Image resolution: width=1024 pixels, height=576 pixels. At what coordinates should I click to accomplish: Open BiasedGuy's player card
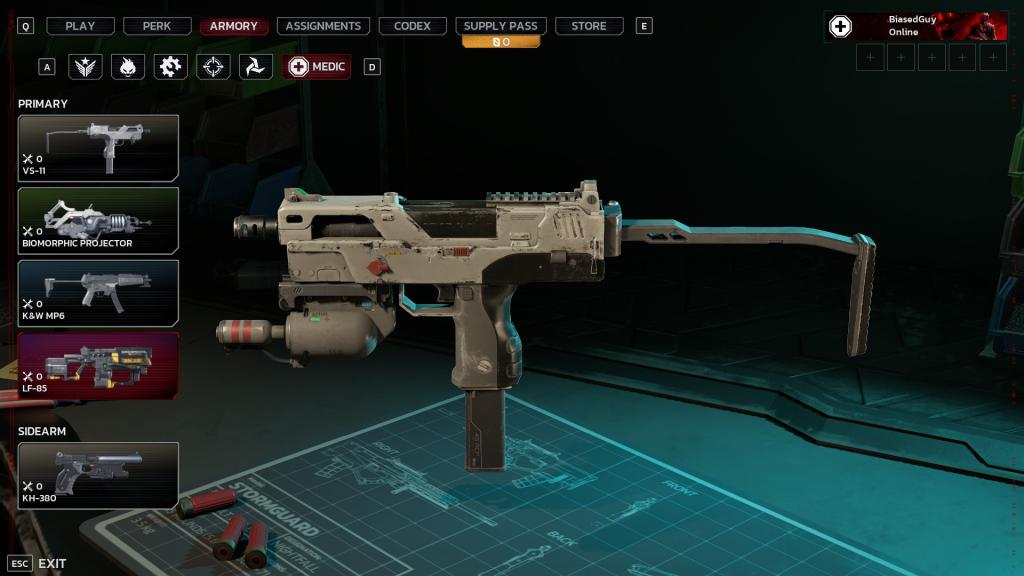[915, 26]
